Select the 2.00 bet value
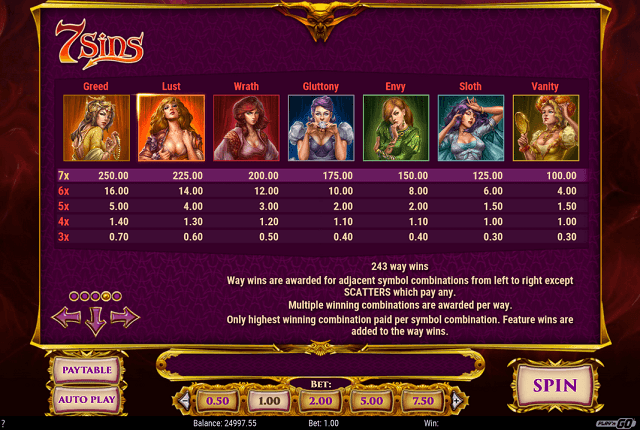 (x=318, y=401)
